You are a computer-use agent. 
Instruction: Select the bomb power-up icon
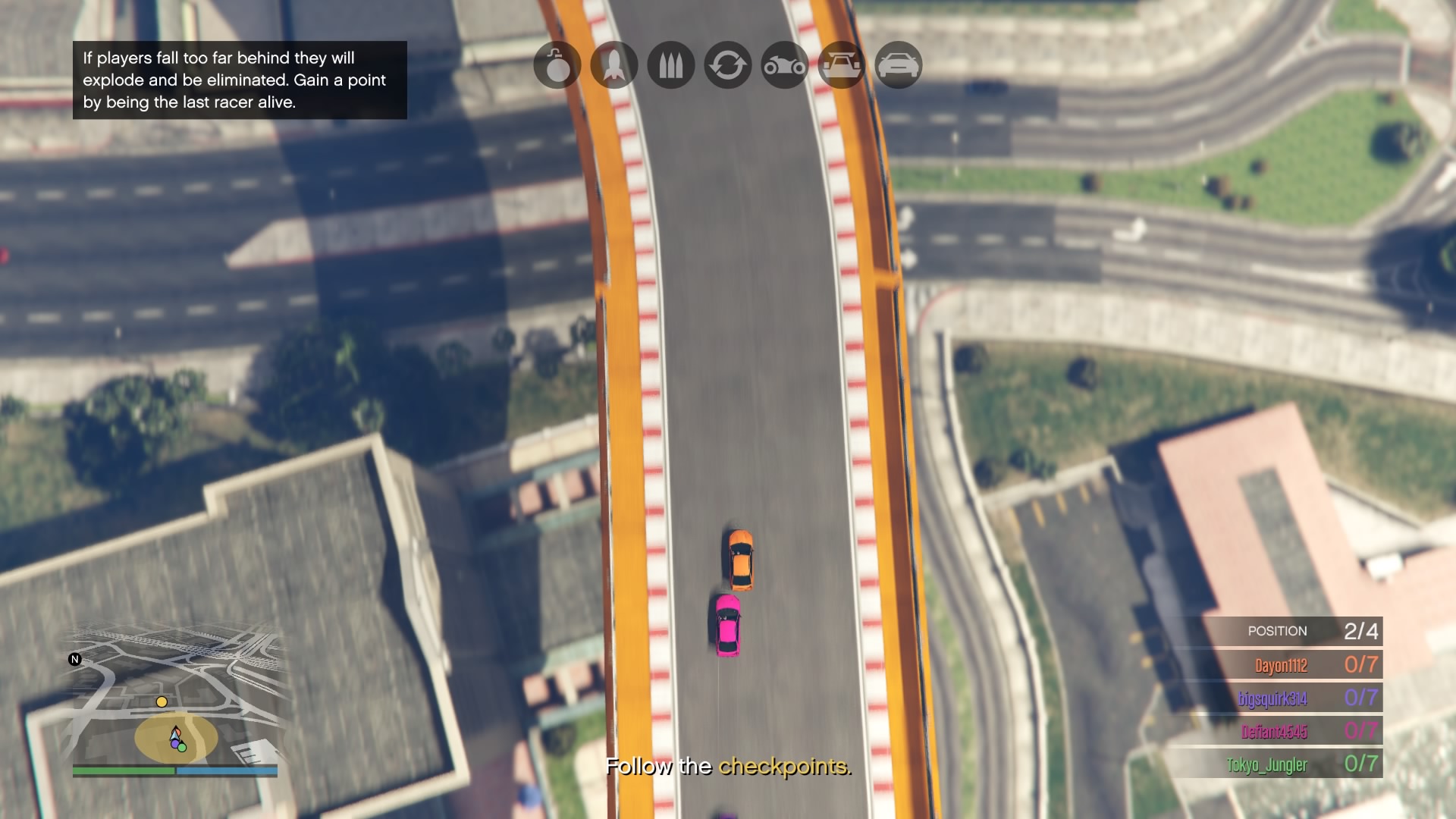557,65
